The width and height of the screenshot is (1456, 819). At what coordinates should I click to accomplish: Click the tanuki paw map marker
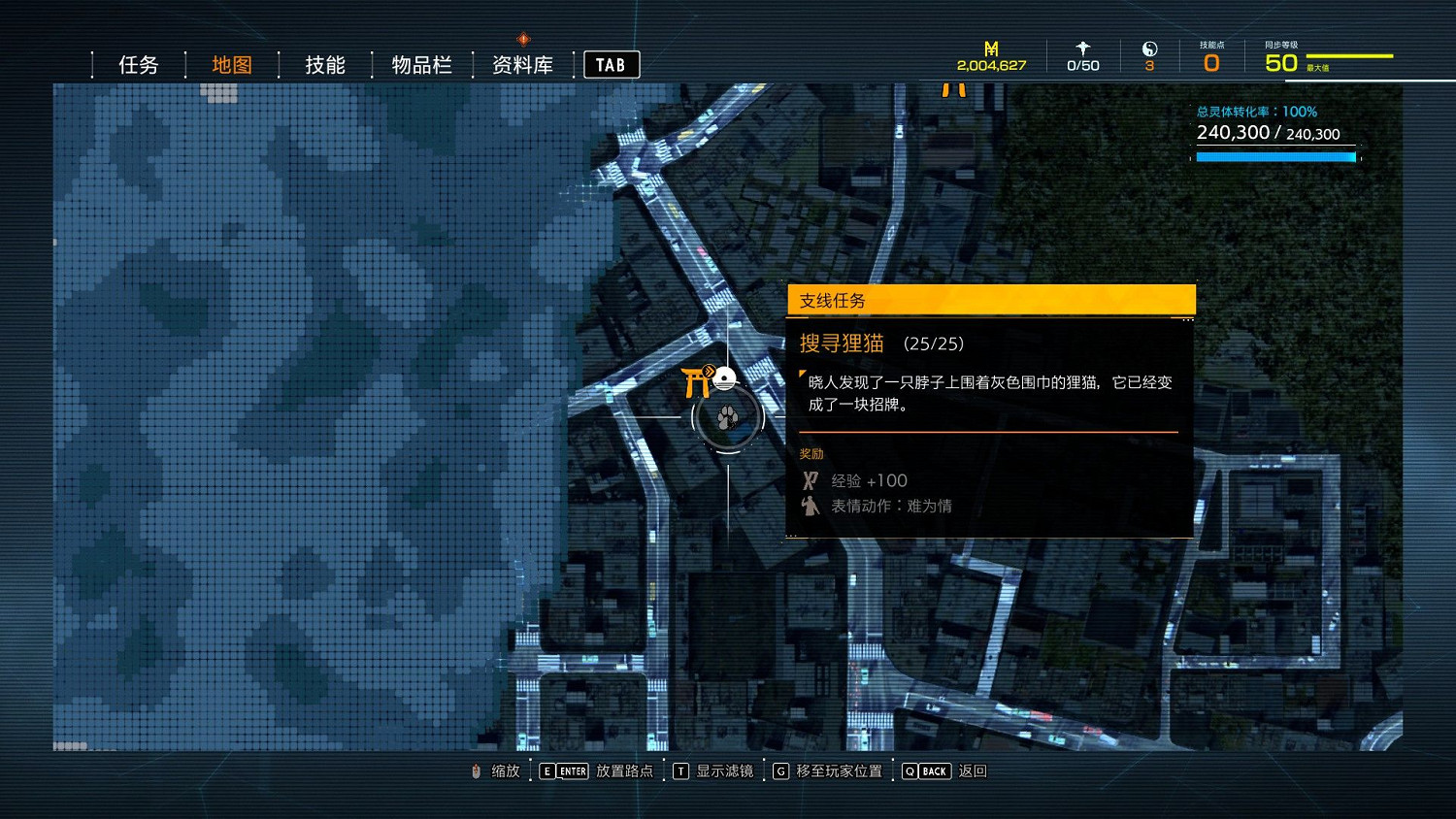click(729, 417)
